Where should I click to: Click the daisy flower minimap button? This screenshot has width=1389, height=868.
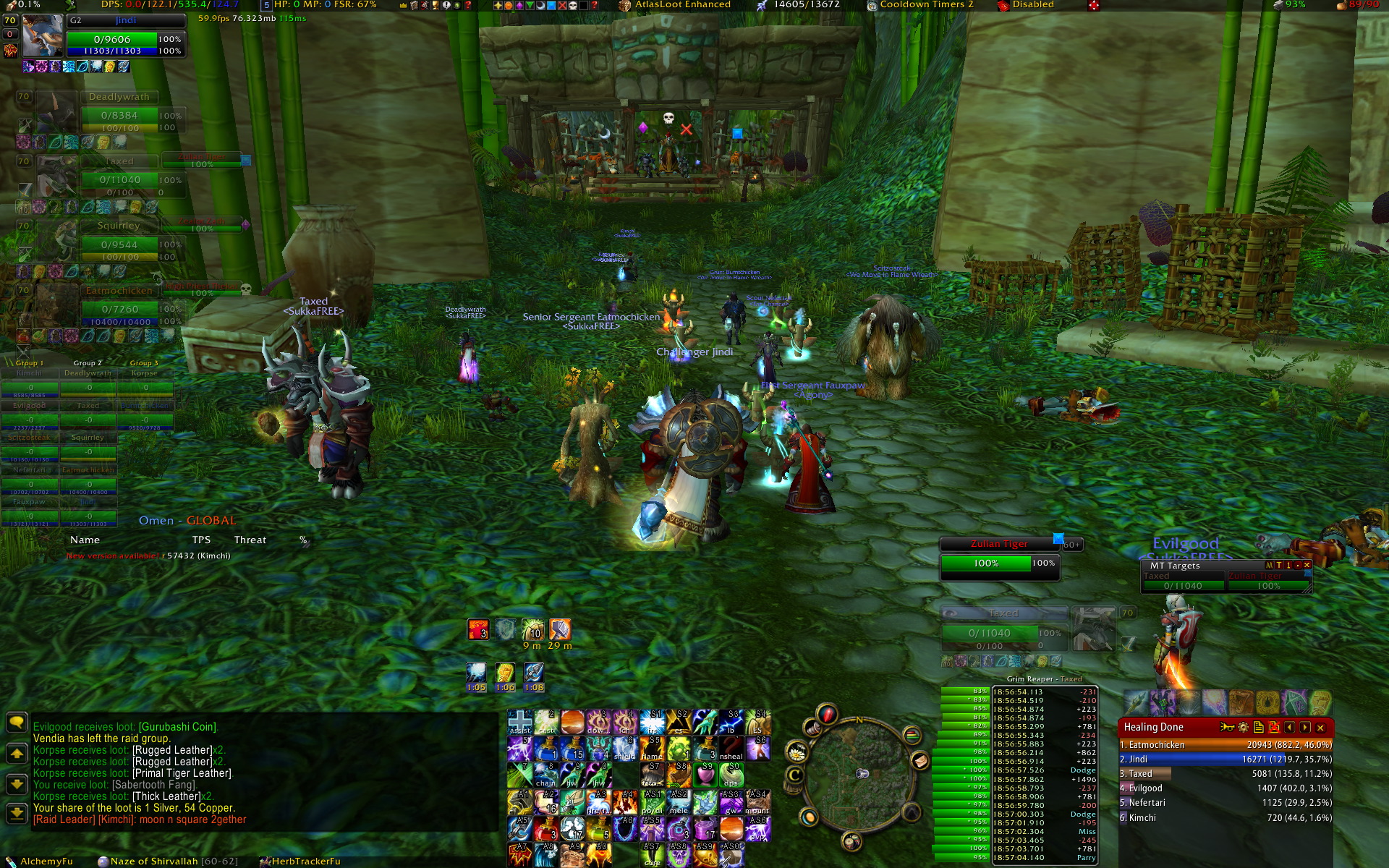(797, 754)
